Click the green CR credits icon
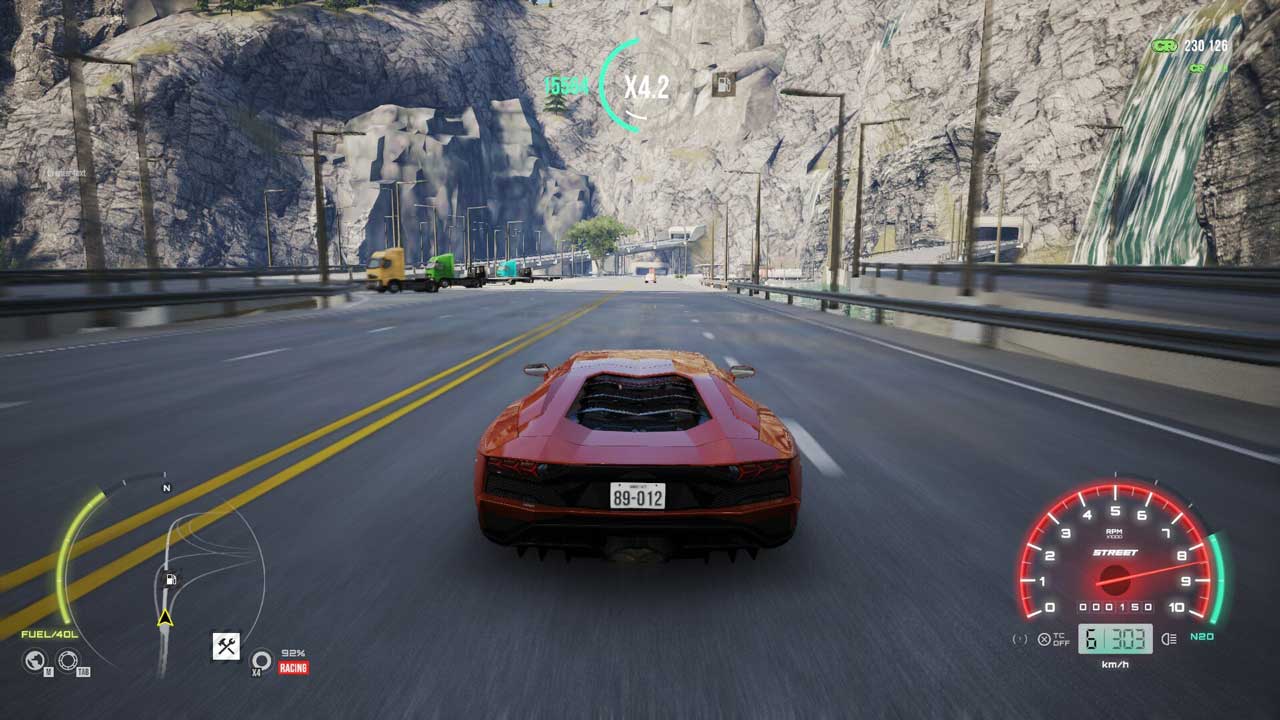This screenshot has width=1280, height=720. [1164, 46]
